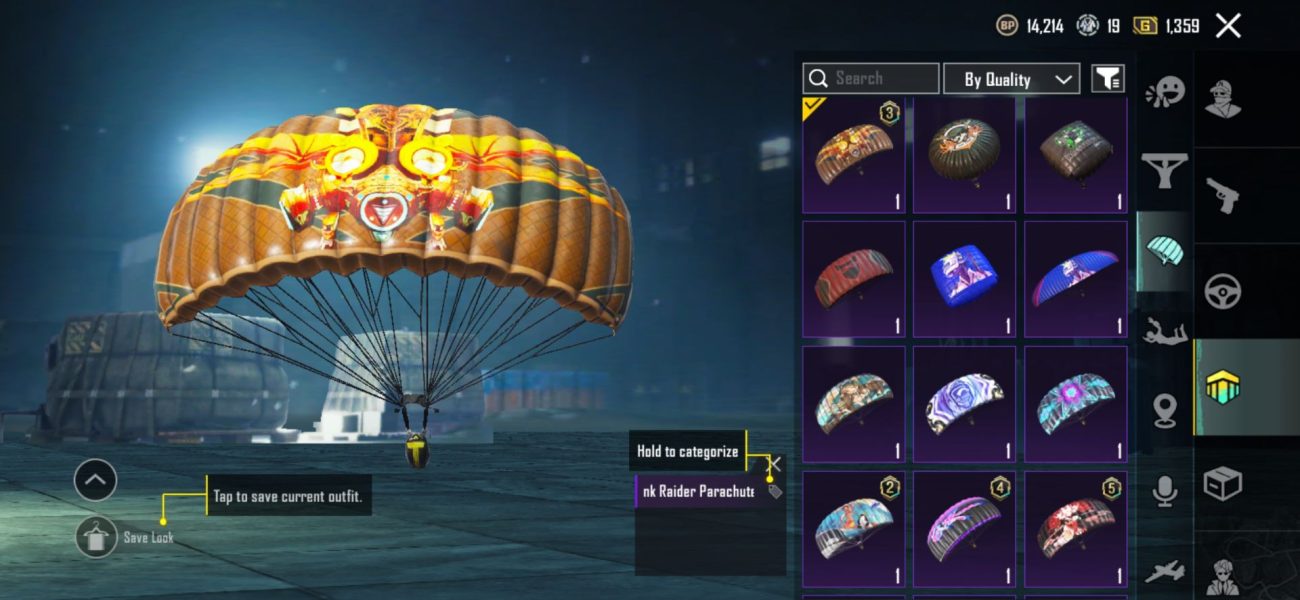This screenshot has width=1300, height=600.
Task: Switch to the location pin category tab
Action: pos(1164,411)
